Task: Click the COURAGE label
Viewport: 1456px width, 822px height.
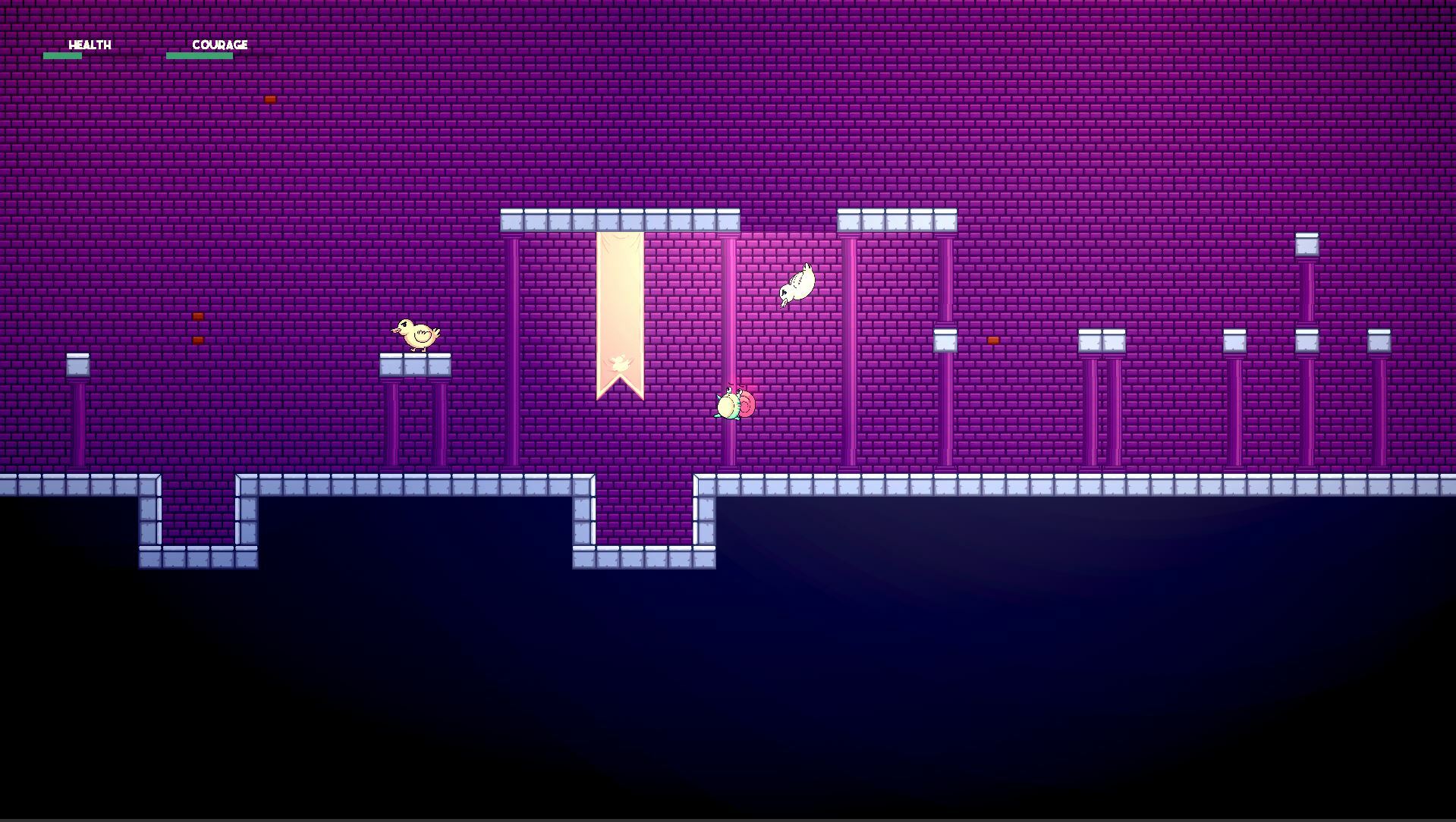Action: click(x=221, y=45)
